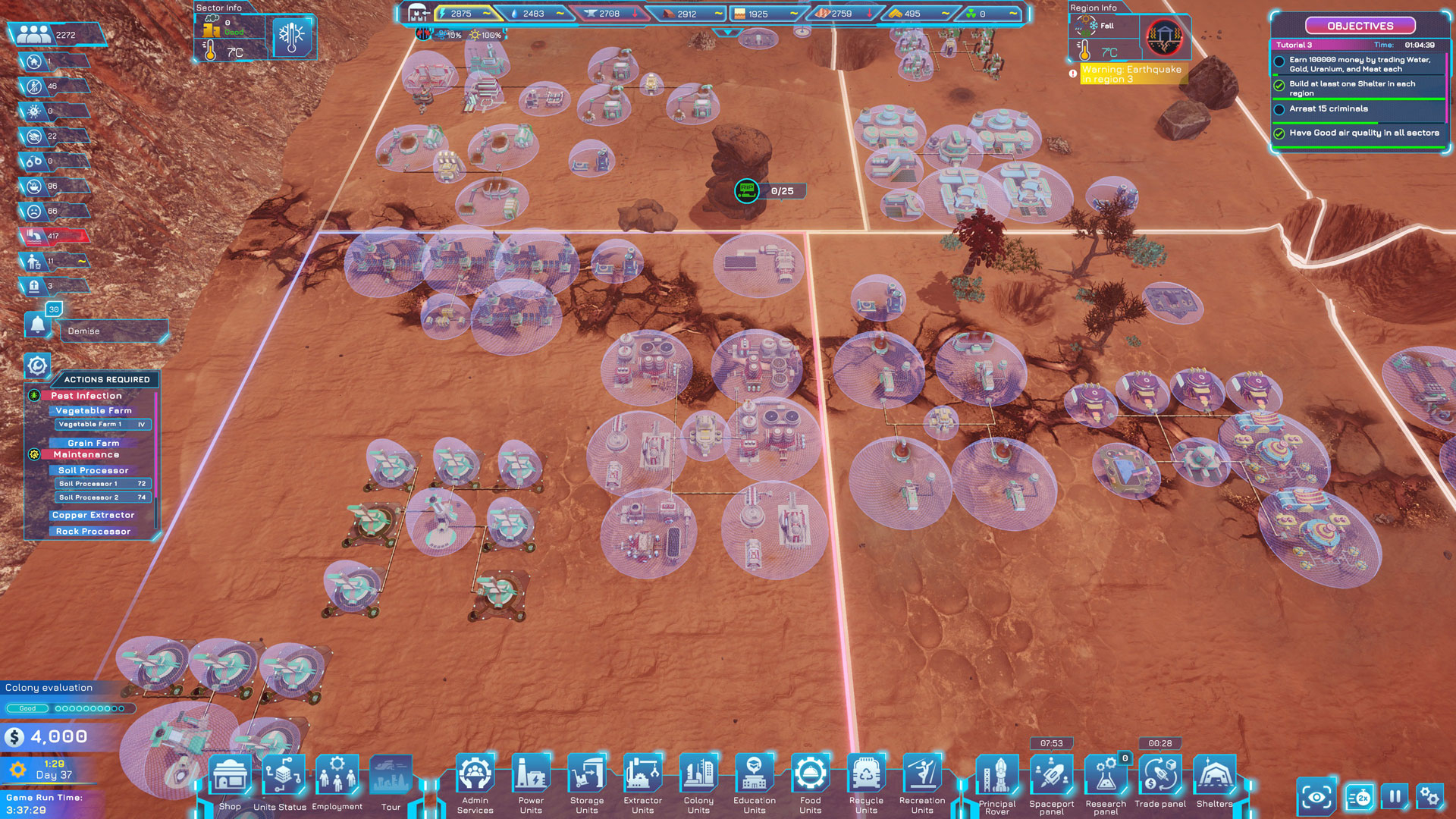This screenshot has height=819, width=1456.
Task: Pause the game
Action: pyautogui.click(x=1395, y=797)
